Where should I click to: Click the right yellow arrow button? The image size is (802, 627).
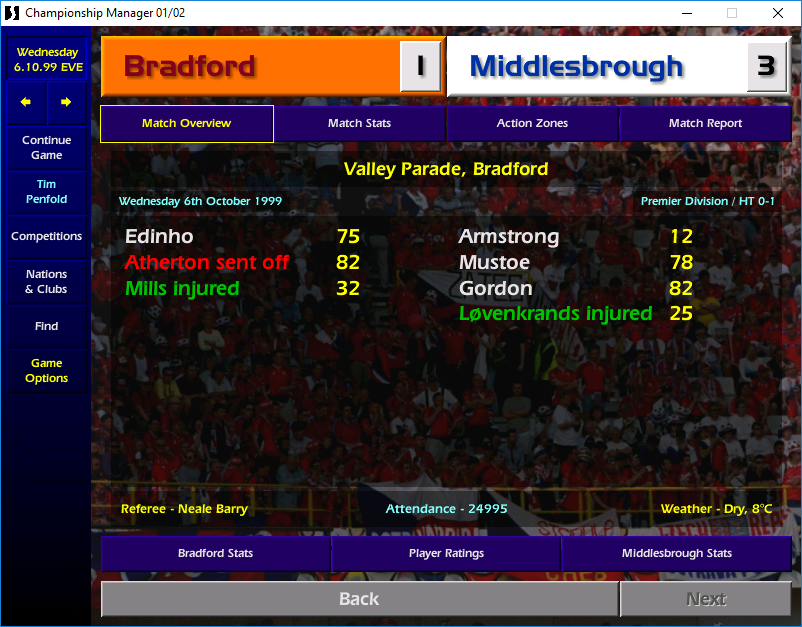(x=66, y=102)
